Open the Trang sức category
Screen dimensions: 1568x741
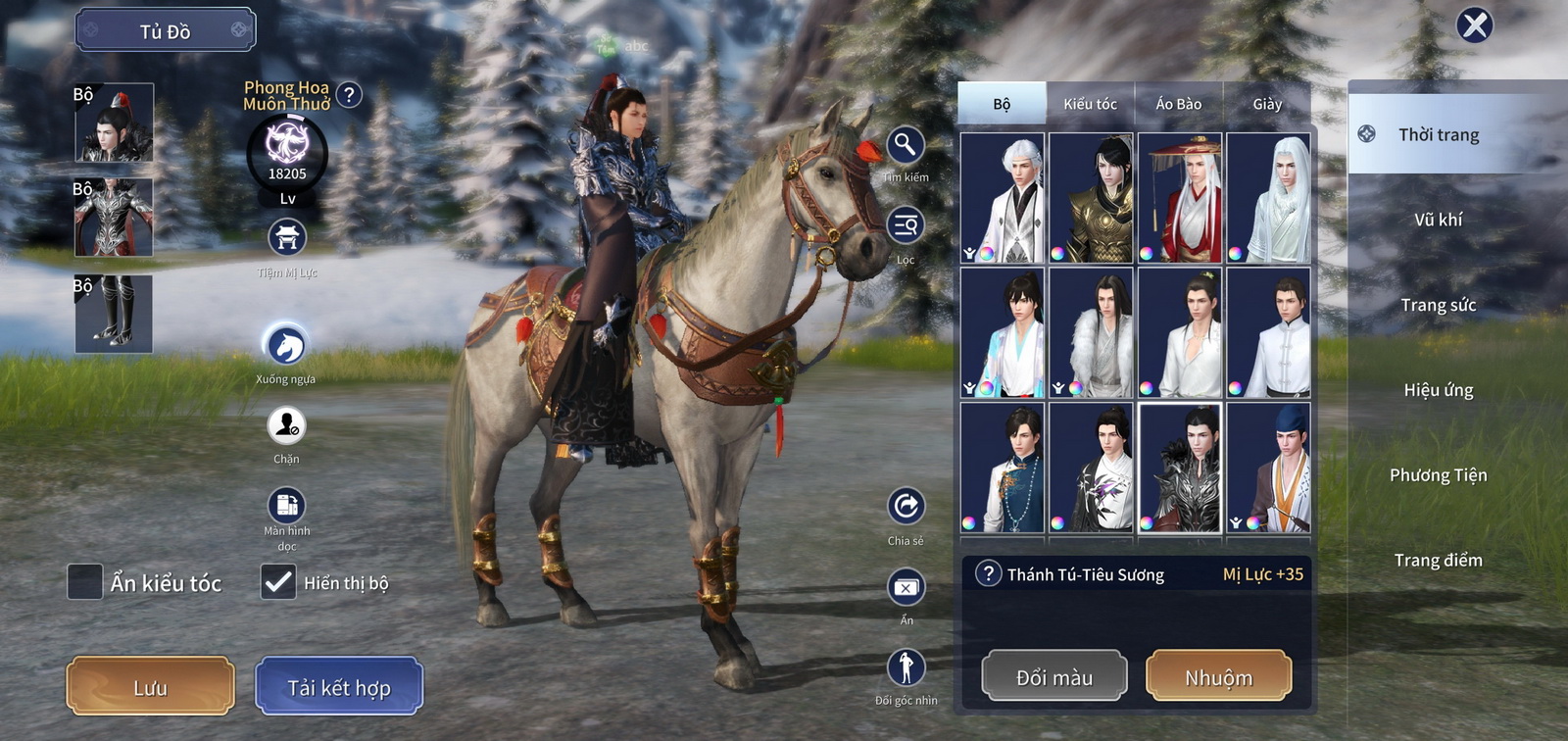click(1438, 305)
